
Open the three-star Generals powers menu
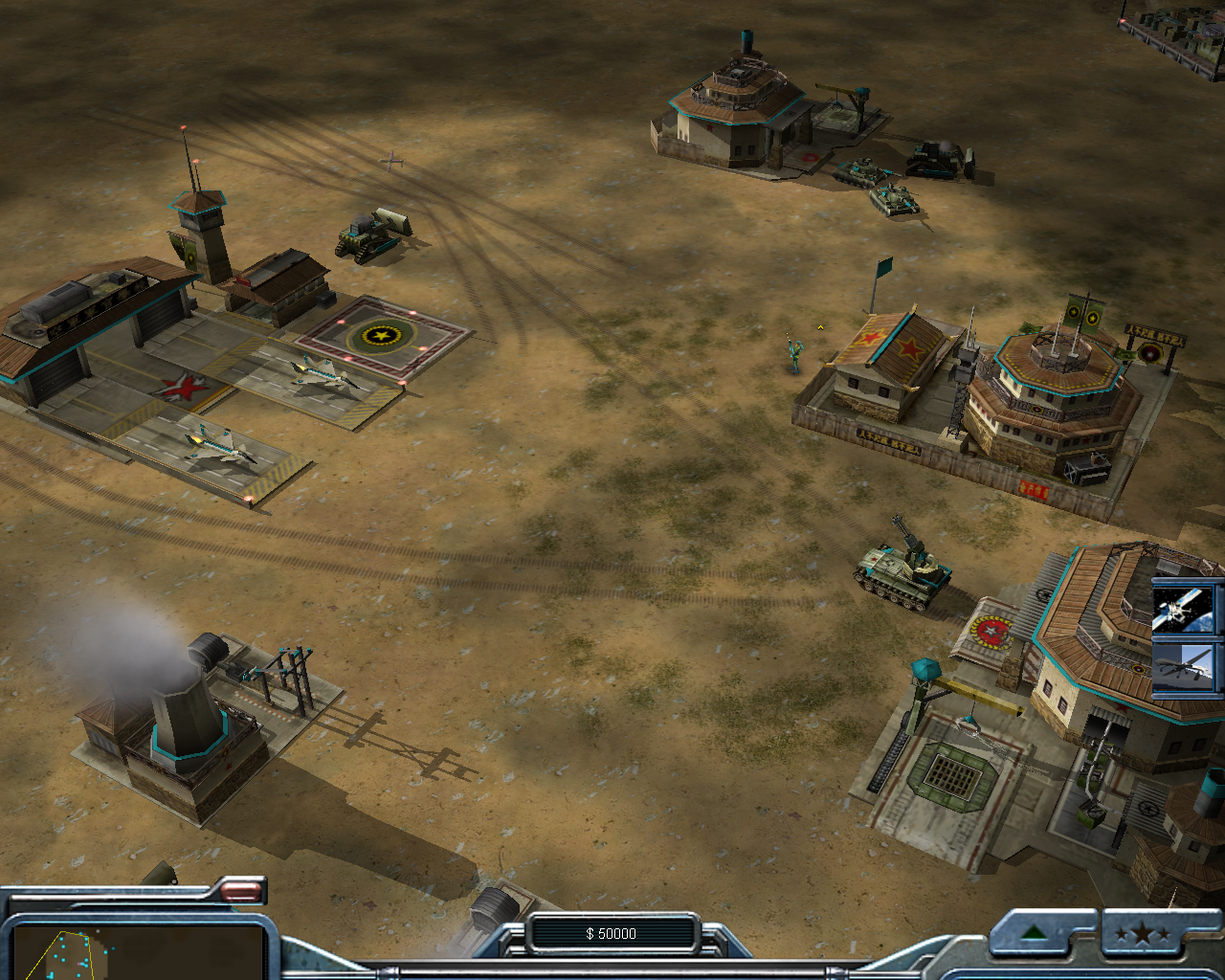click(x=1142, y=933)
